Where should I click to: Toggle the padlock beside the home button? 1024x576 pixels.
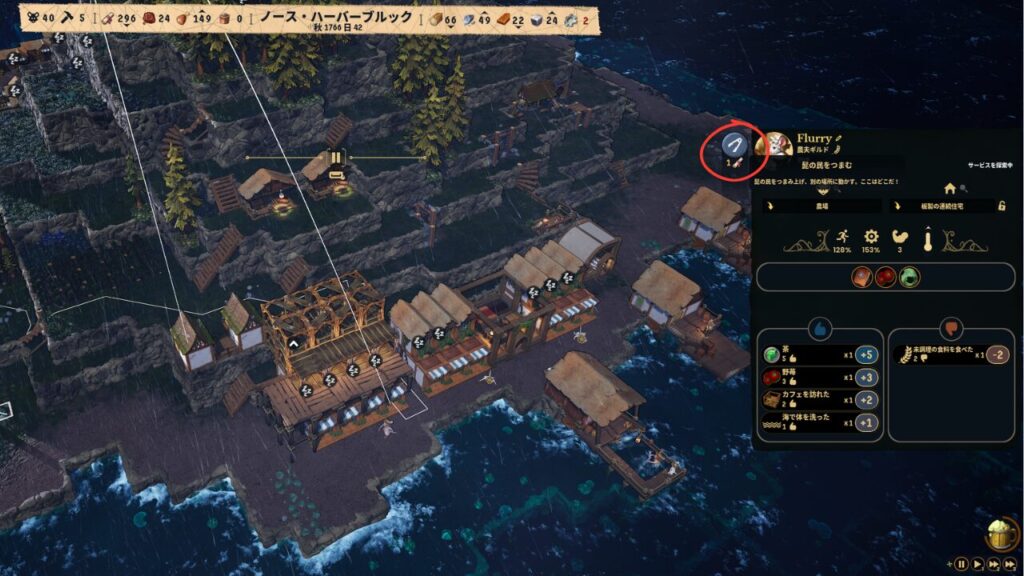(x=1002, y=206)
